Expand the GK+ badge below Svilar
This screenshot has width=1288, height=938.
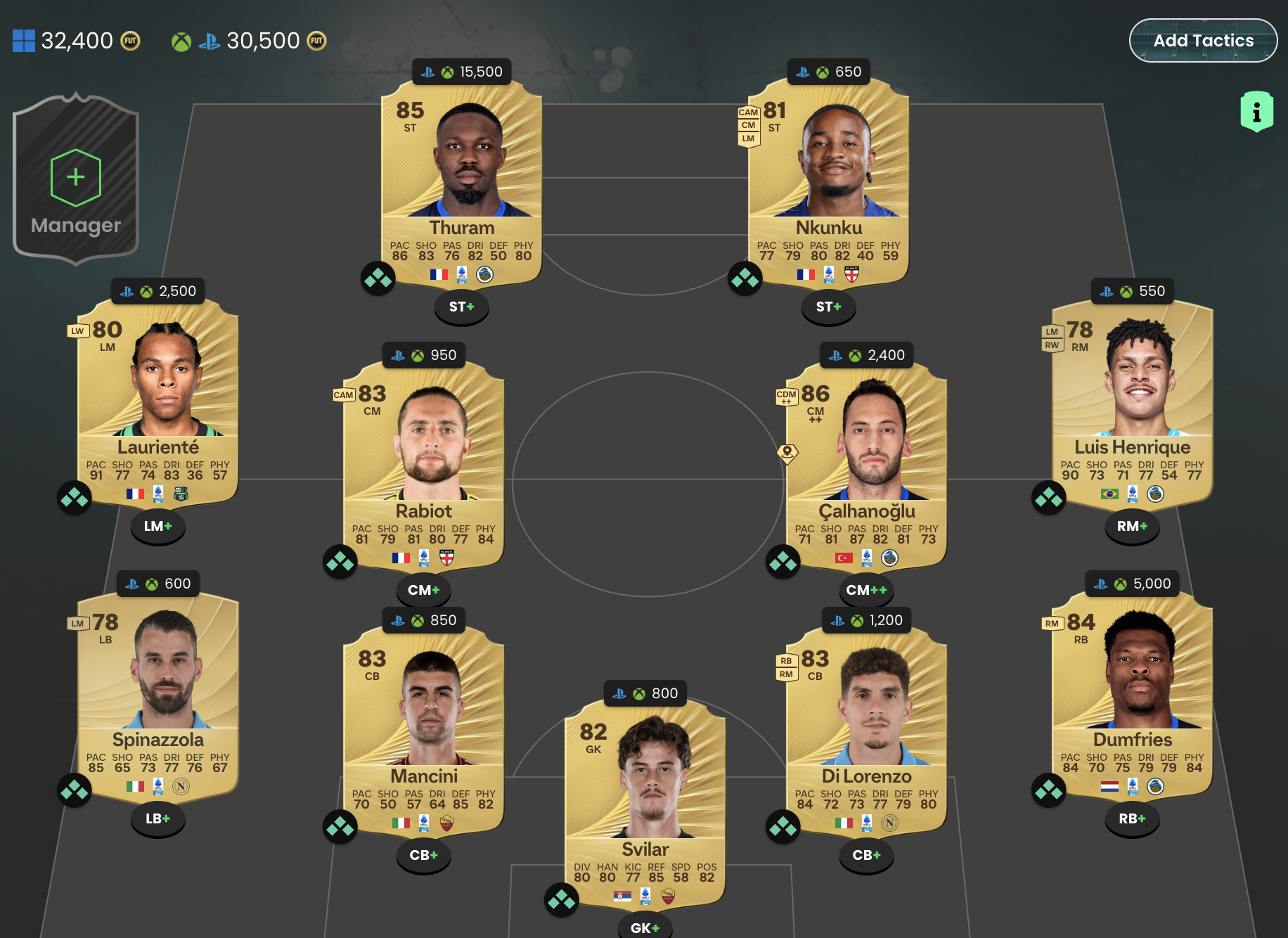[x=644, y=928]
